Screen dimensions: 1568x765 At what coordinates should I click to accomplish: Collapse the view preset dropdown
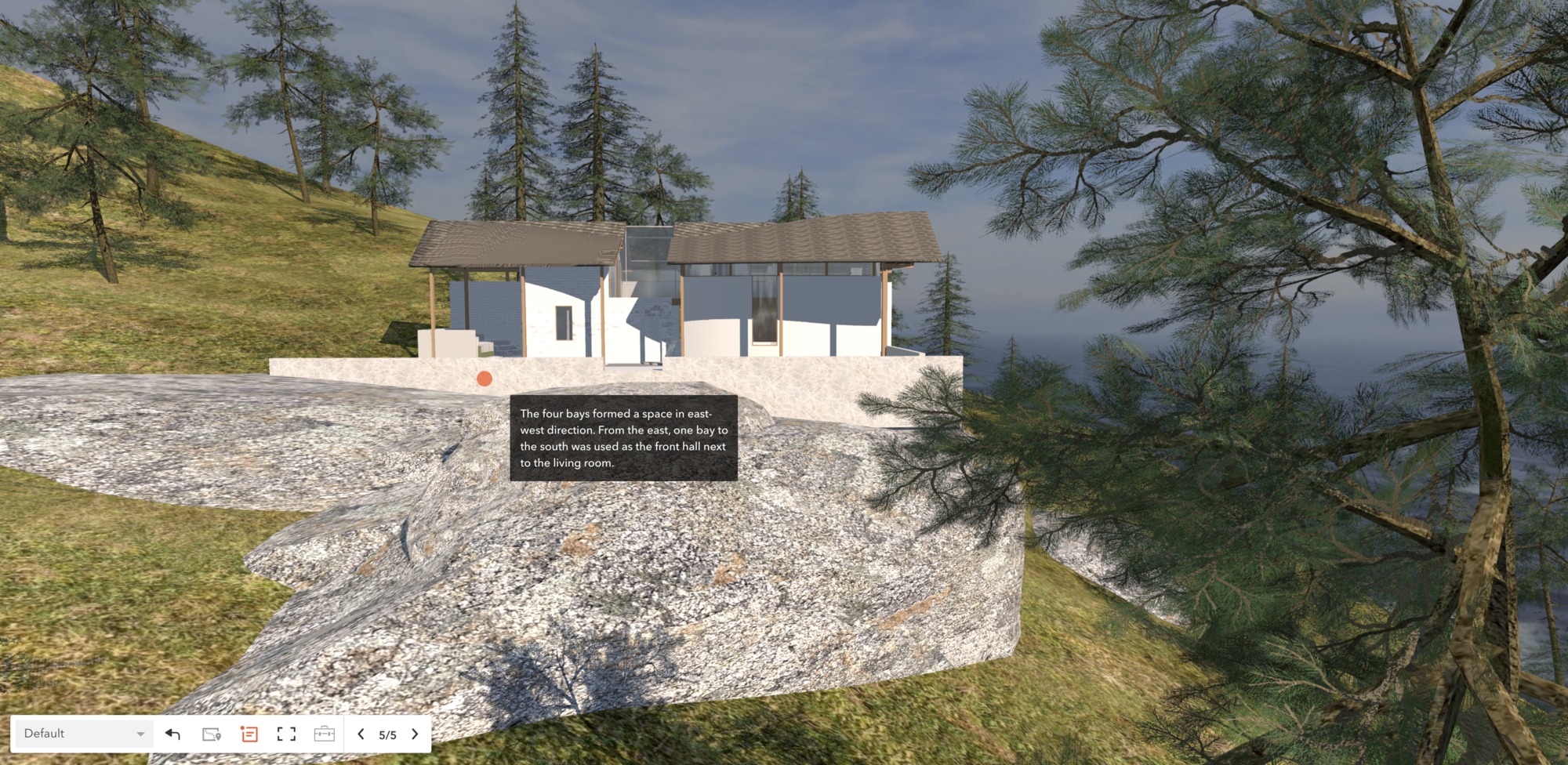pyautogui.click(x=140, y=734)
